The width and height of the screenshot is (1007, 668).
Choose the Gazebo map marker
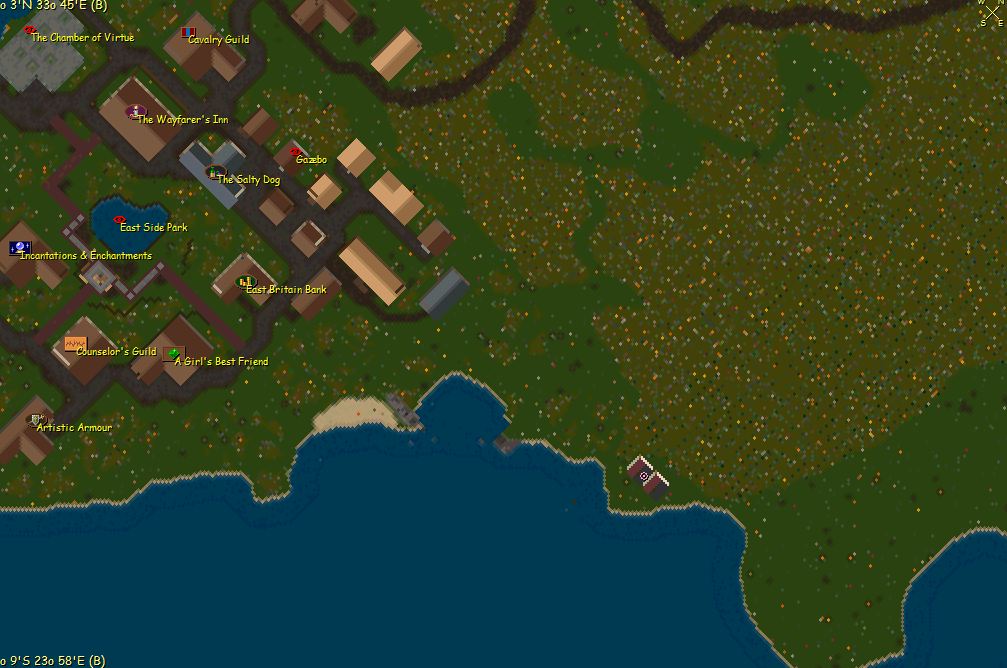(x=295, y=152)
